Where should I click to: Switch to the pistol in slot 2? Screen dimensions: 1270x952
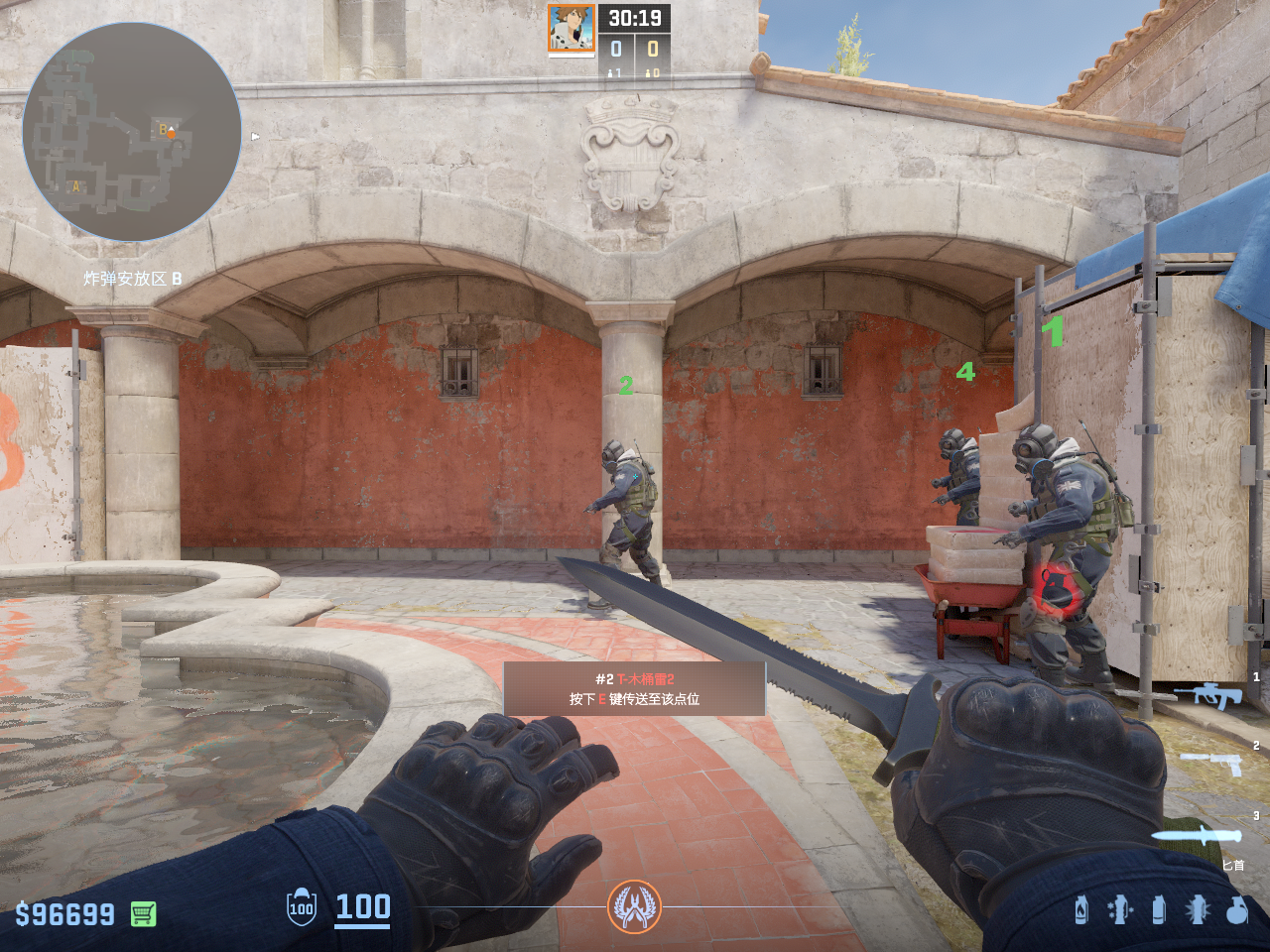point(1212,763)
